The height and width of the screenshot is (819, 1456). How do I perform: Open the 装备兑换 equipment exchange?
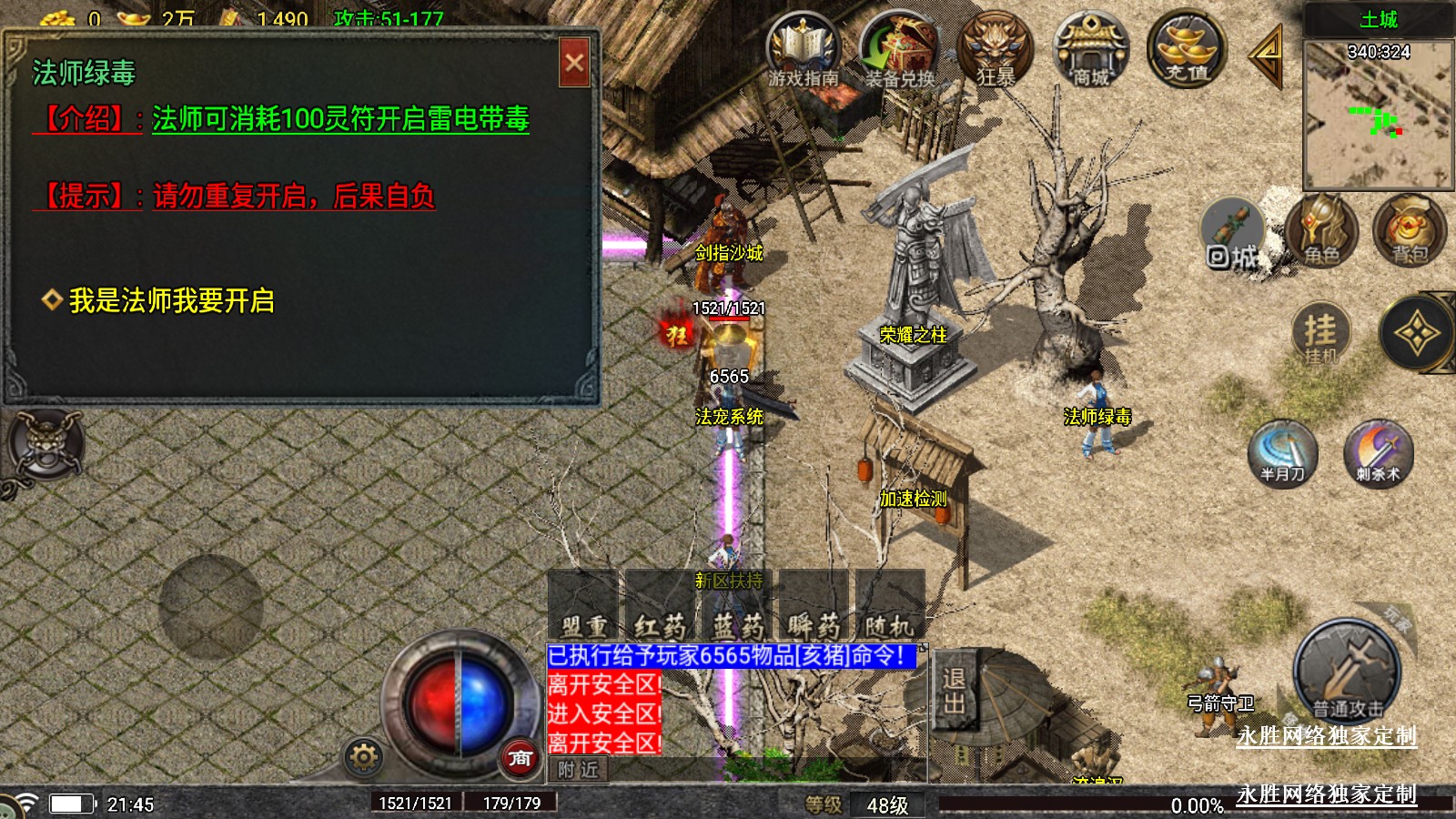click(x=899, y=50)
